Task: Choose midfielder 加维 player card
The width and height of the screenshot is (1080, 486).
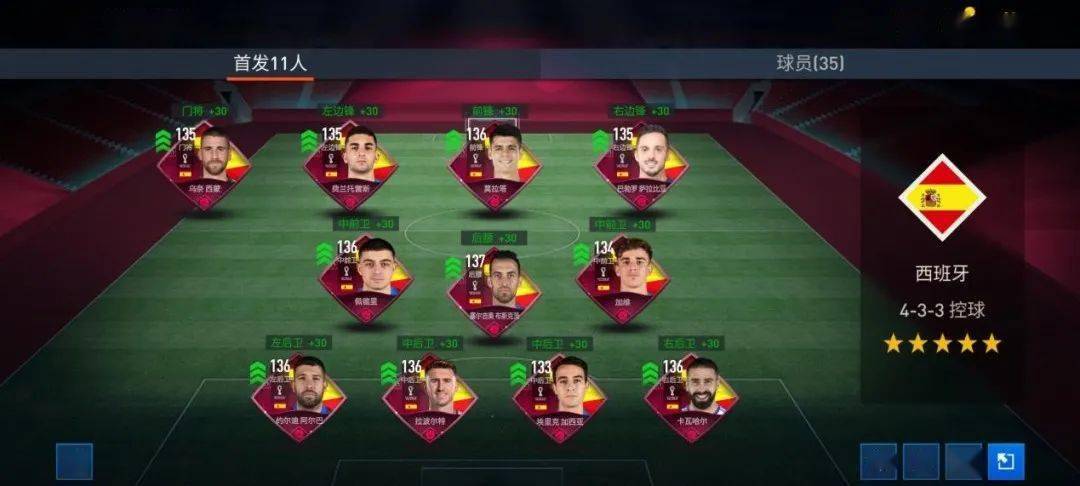Action: 623,277
